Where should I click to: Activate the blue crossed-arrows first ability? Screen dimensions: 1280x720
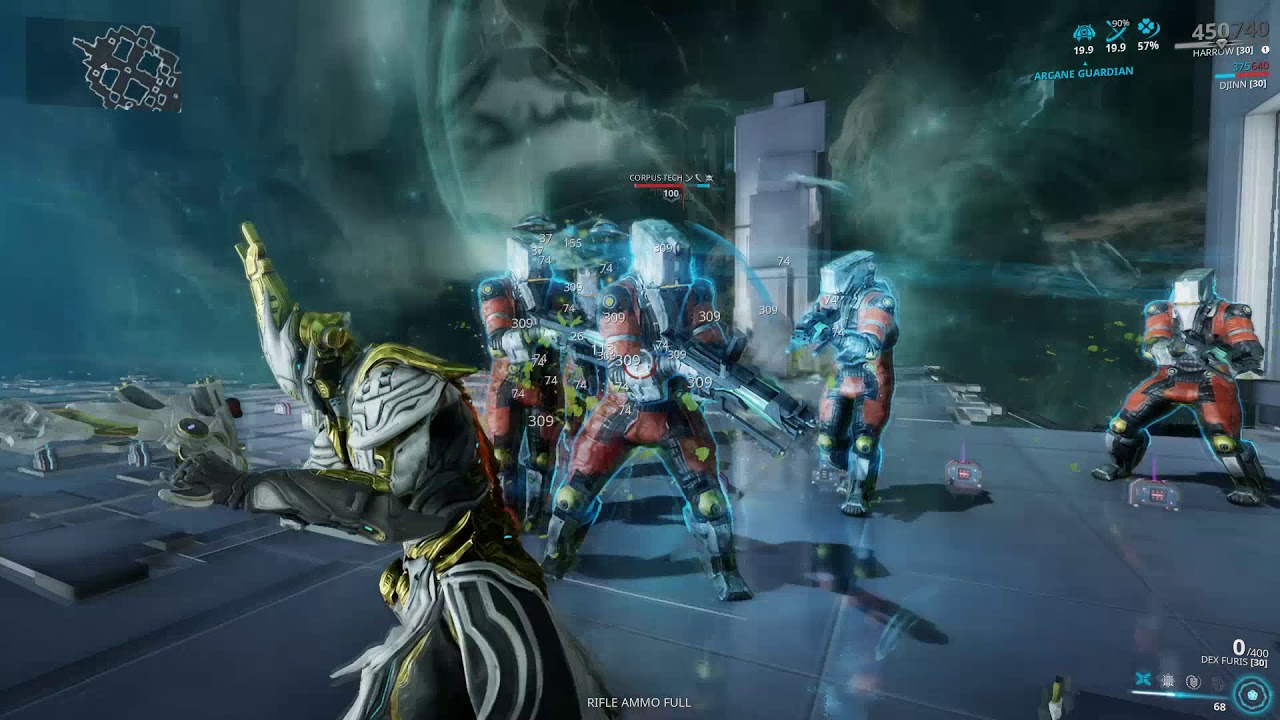coord(1143,680)
